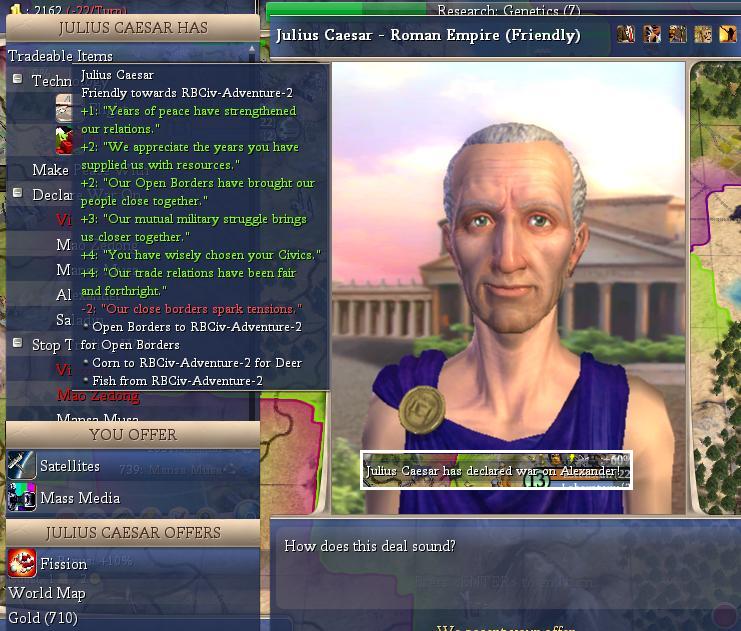Screen dimensions: 741x631
Task: Collapse the Stop Trading tree section
Action: [x=17, y=343]
